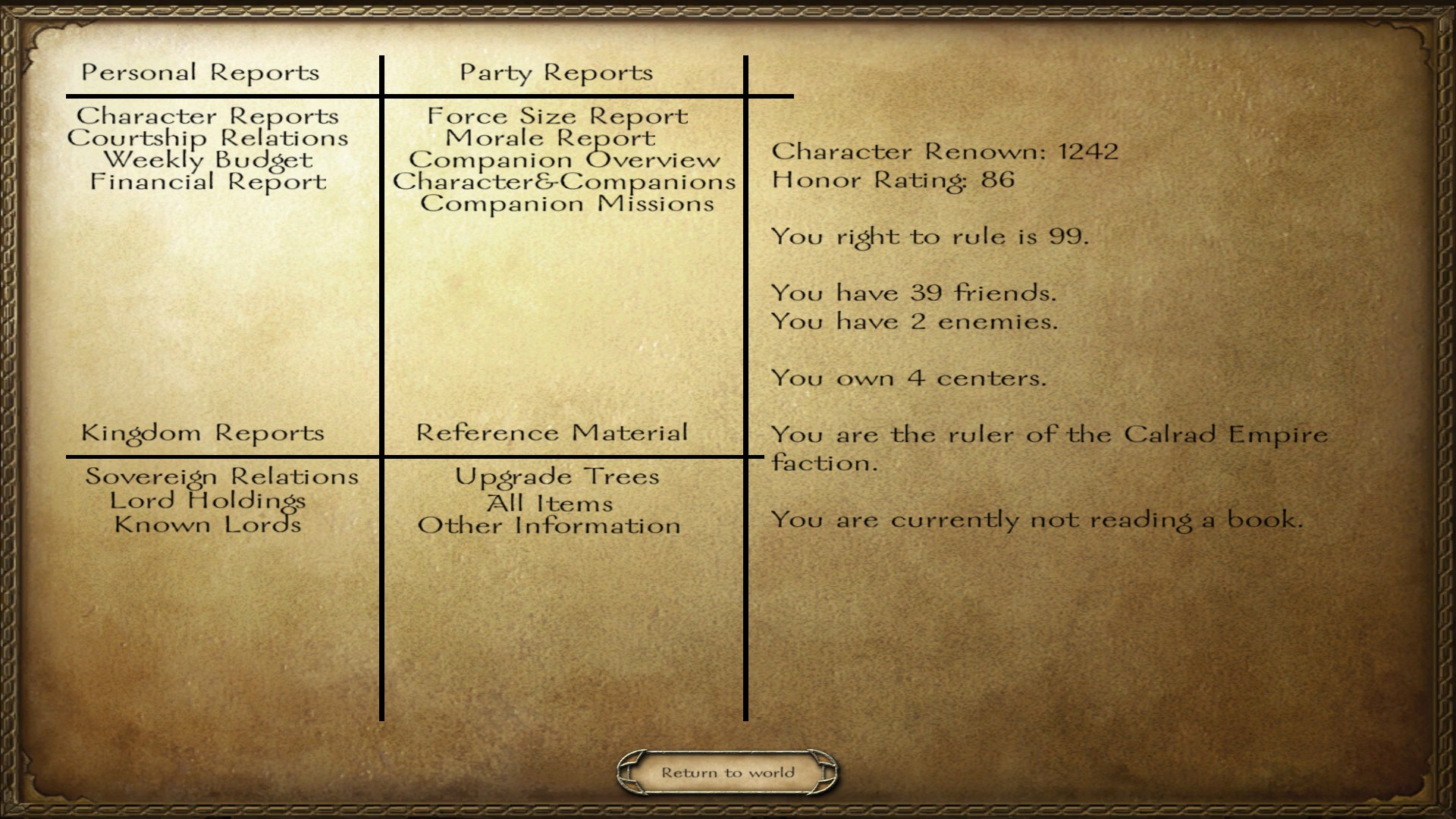Show the Known Lords list
1456x819 pixels.
click(x=207, y=525)
